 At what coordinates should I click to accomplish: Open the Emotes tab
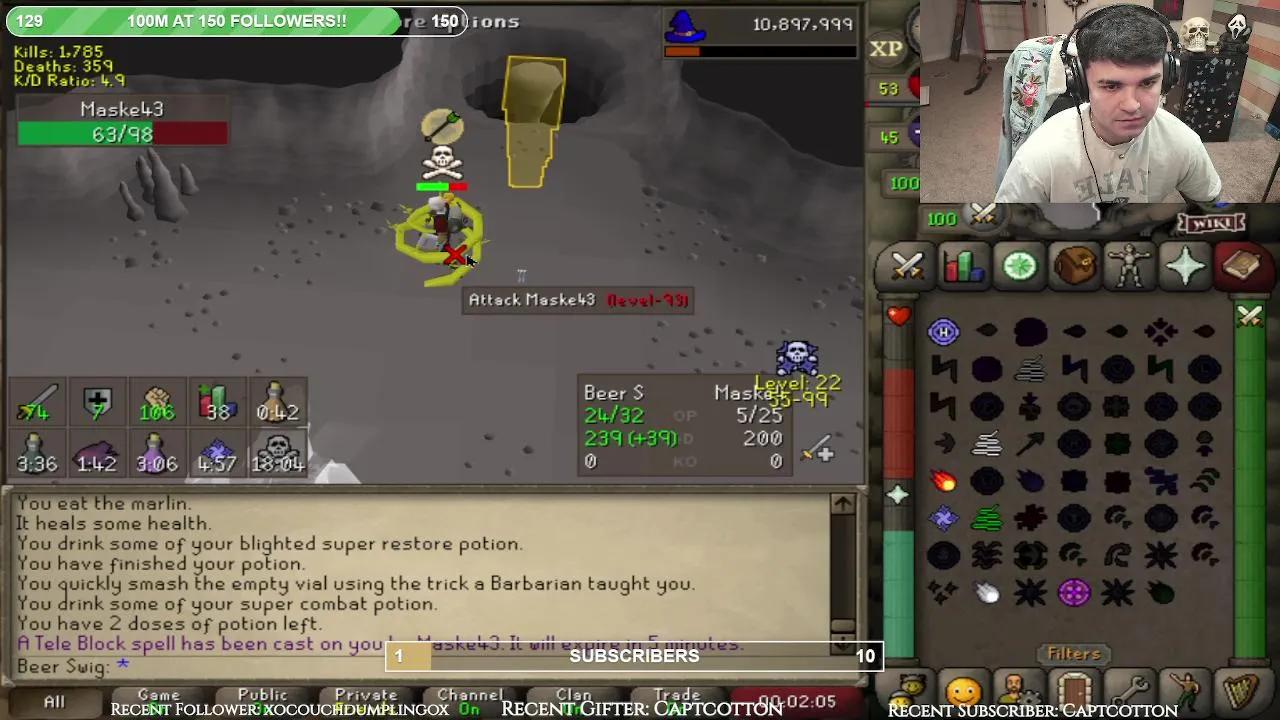[x=1185, y=690]
